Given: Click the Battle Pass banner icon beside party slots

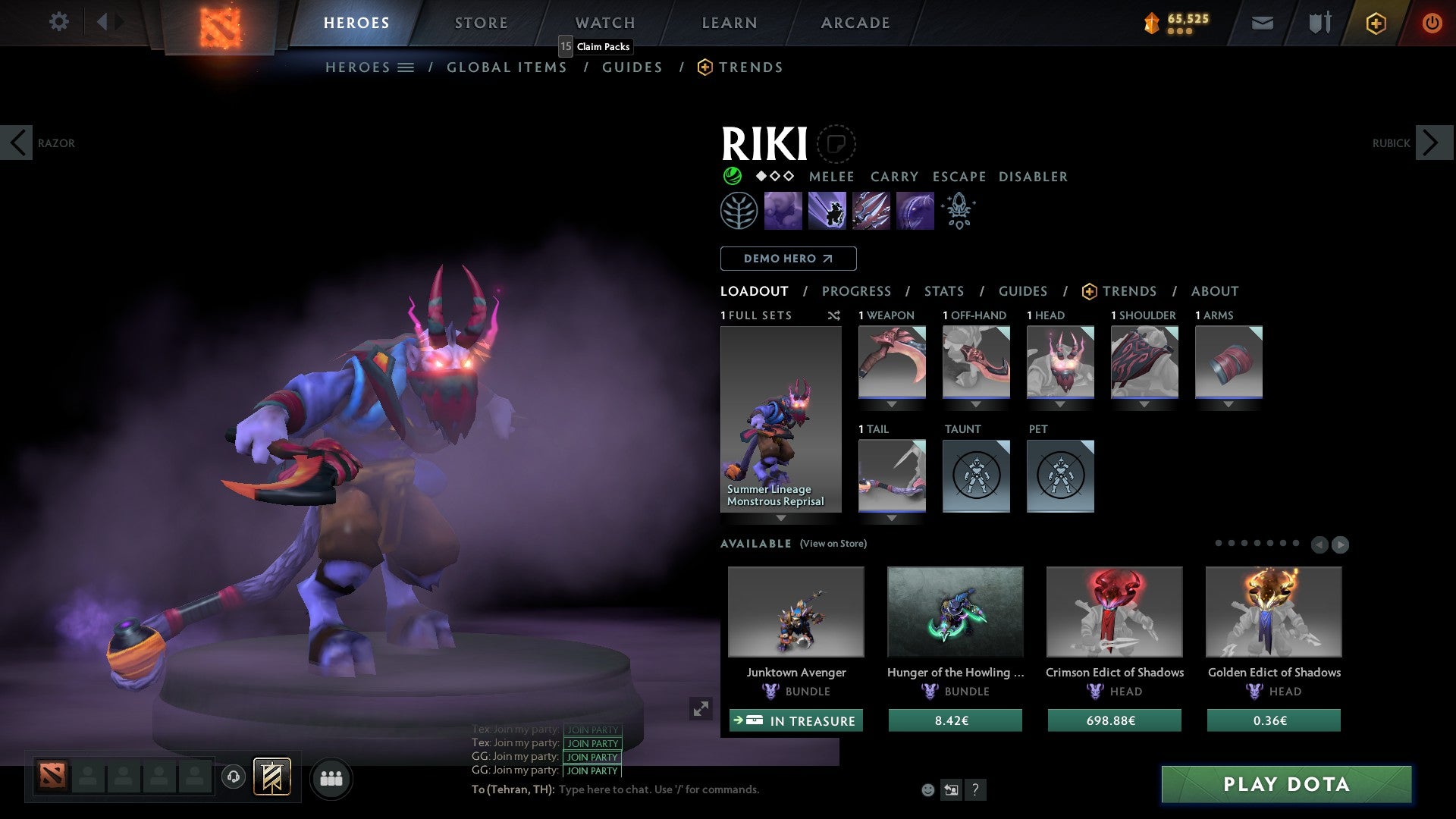Looking at the screenshot, I should pos(272,777).
